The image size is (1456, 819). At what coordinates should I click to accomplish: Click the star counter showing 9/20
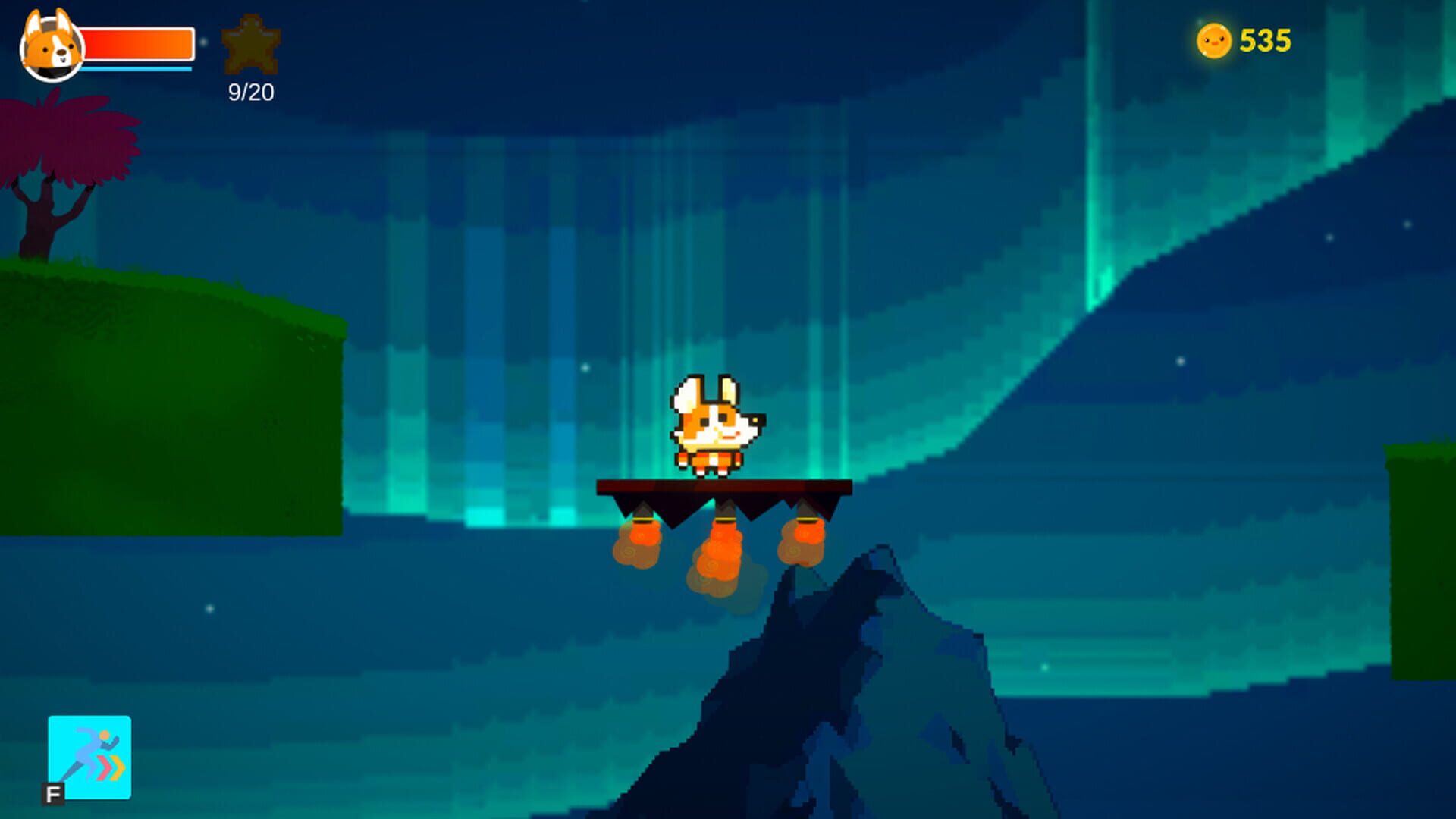[250, 92]
